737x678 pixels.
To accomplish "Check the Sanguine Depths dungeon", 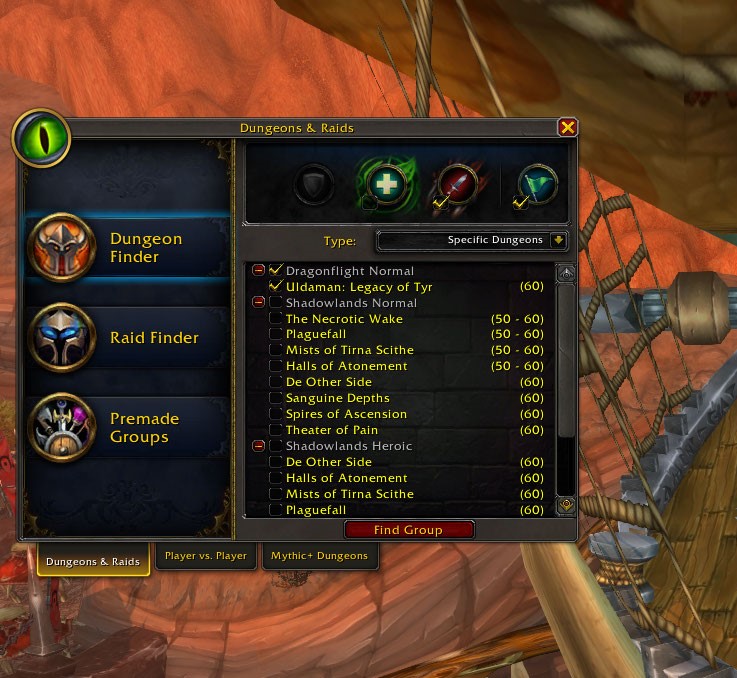I will (x=276, y=398).
